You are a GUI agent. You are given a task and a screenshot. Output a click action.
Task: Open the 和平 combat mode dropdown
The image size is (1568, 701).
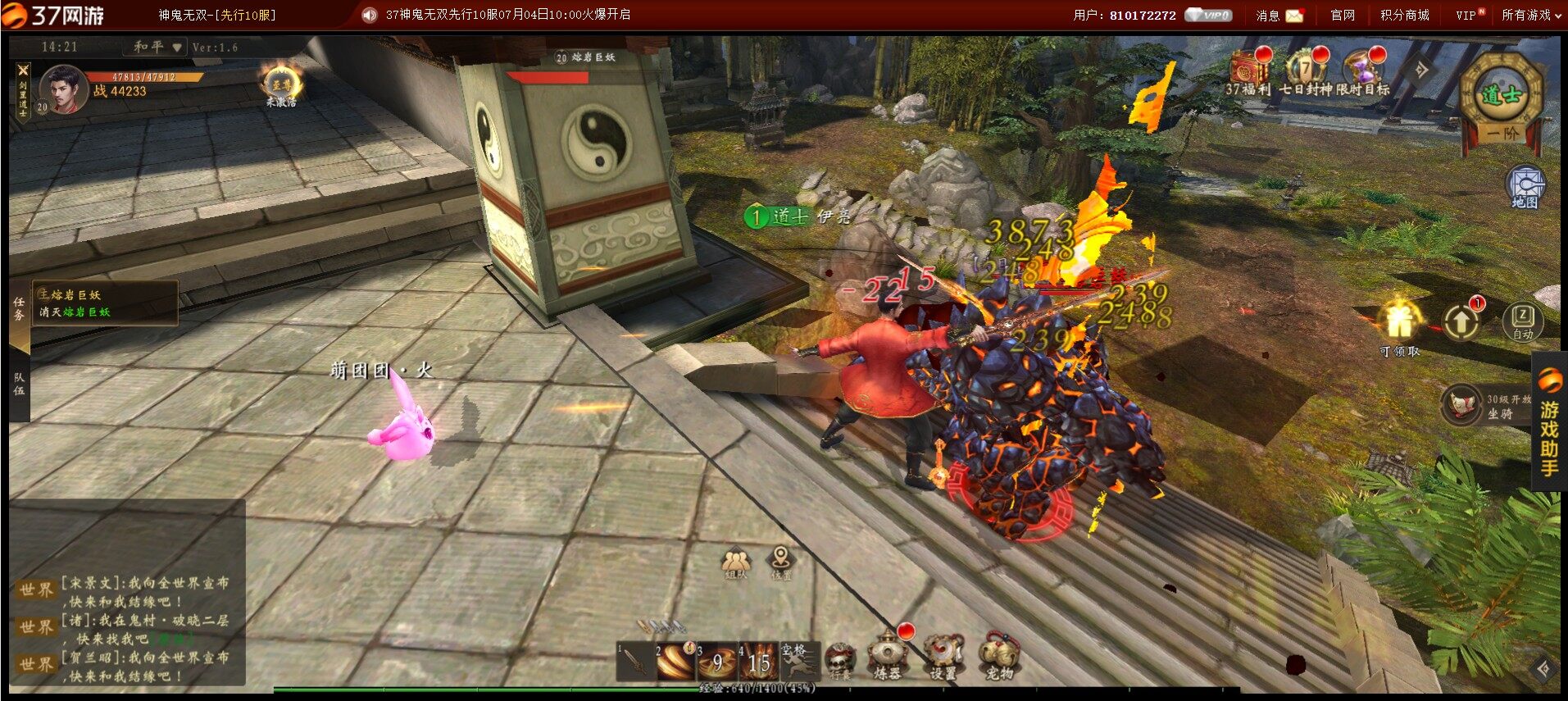(159, 48)
